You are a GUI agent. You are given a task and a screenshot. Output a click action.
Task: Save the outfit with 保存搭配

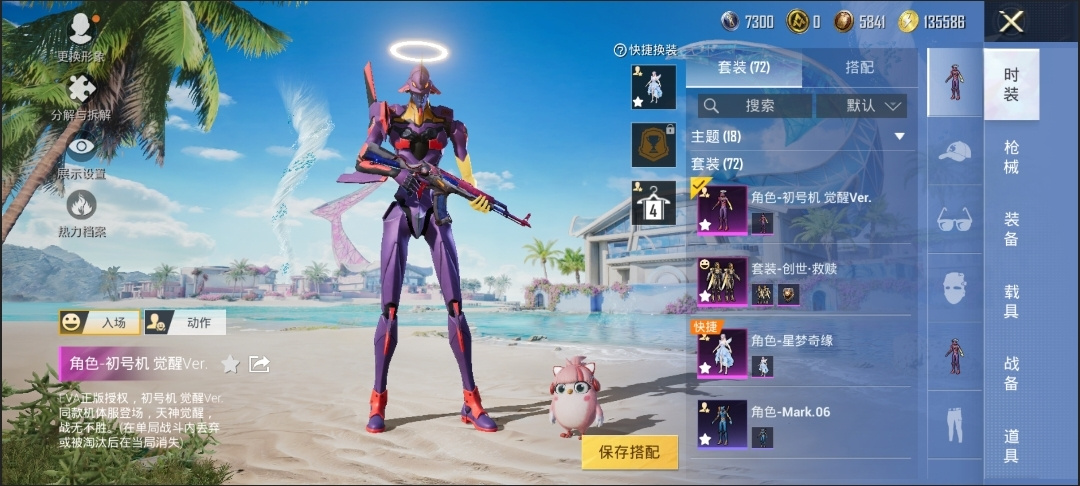click(x=630, y=452)
